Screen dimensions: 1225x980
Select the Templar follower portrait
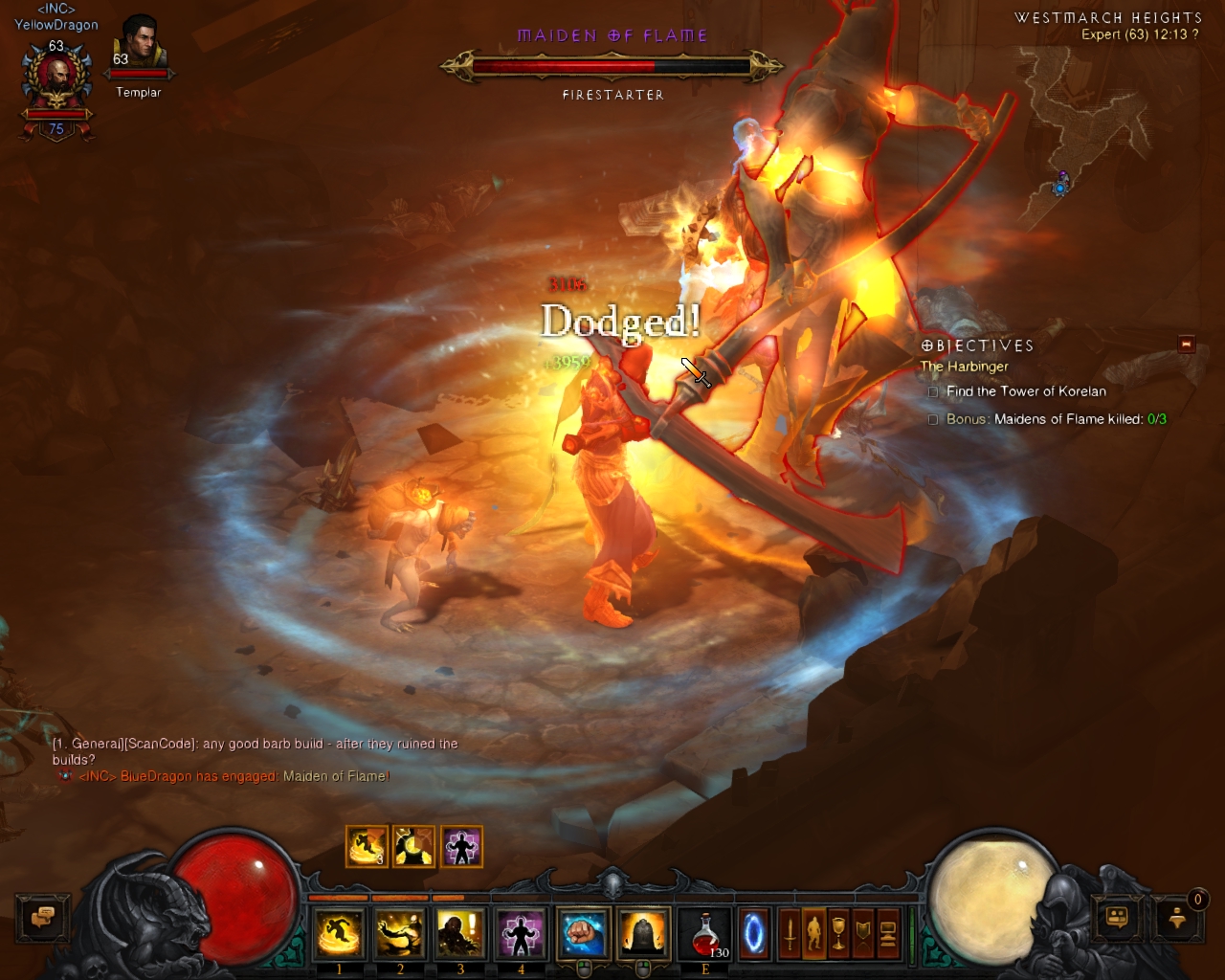[139, 45]
